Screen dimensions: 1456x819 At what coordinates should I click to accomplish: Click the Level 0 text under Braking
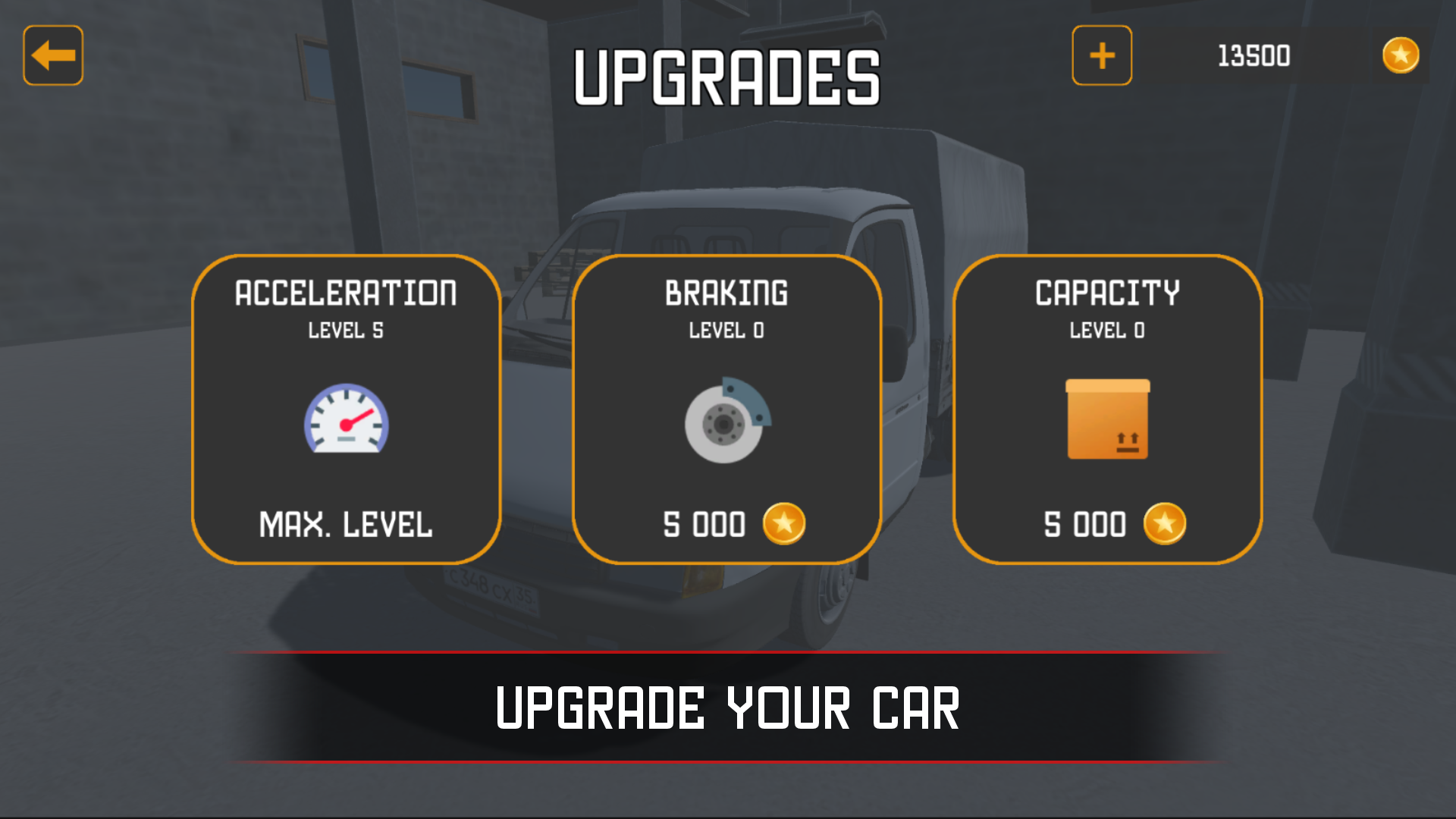click(726, 331)
